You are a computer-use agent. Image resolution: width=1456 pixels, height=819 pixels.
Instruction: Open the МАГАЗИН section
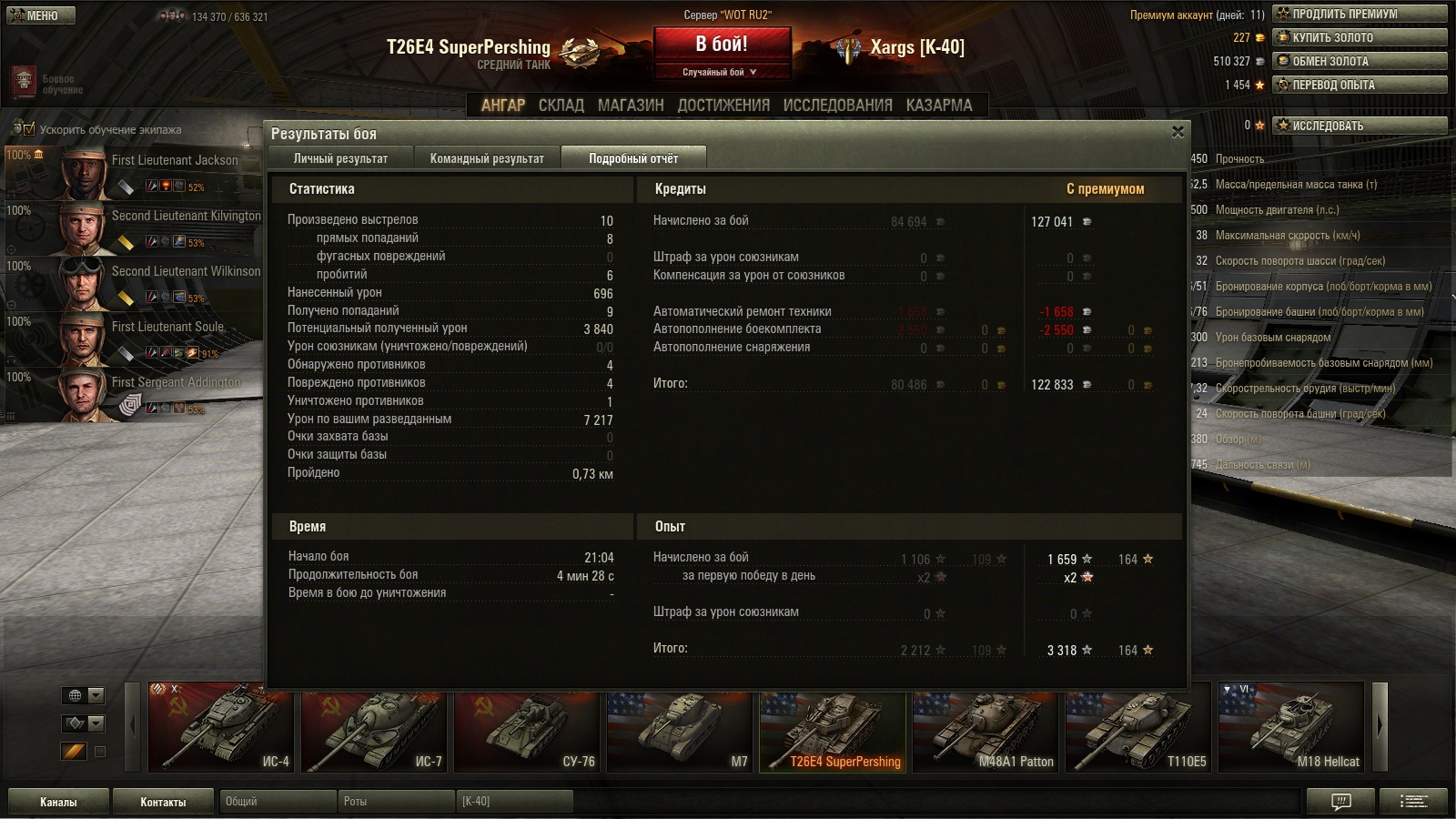point(631,106)
